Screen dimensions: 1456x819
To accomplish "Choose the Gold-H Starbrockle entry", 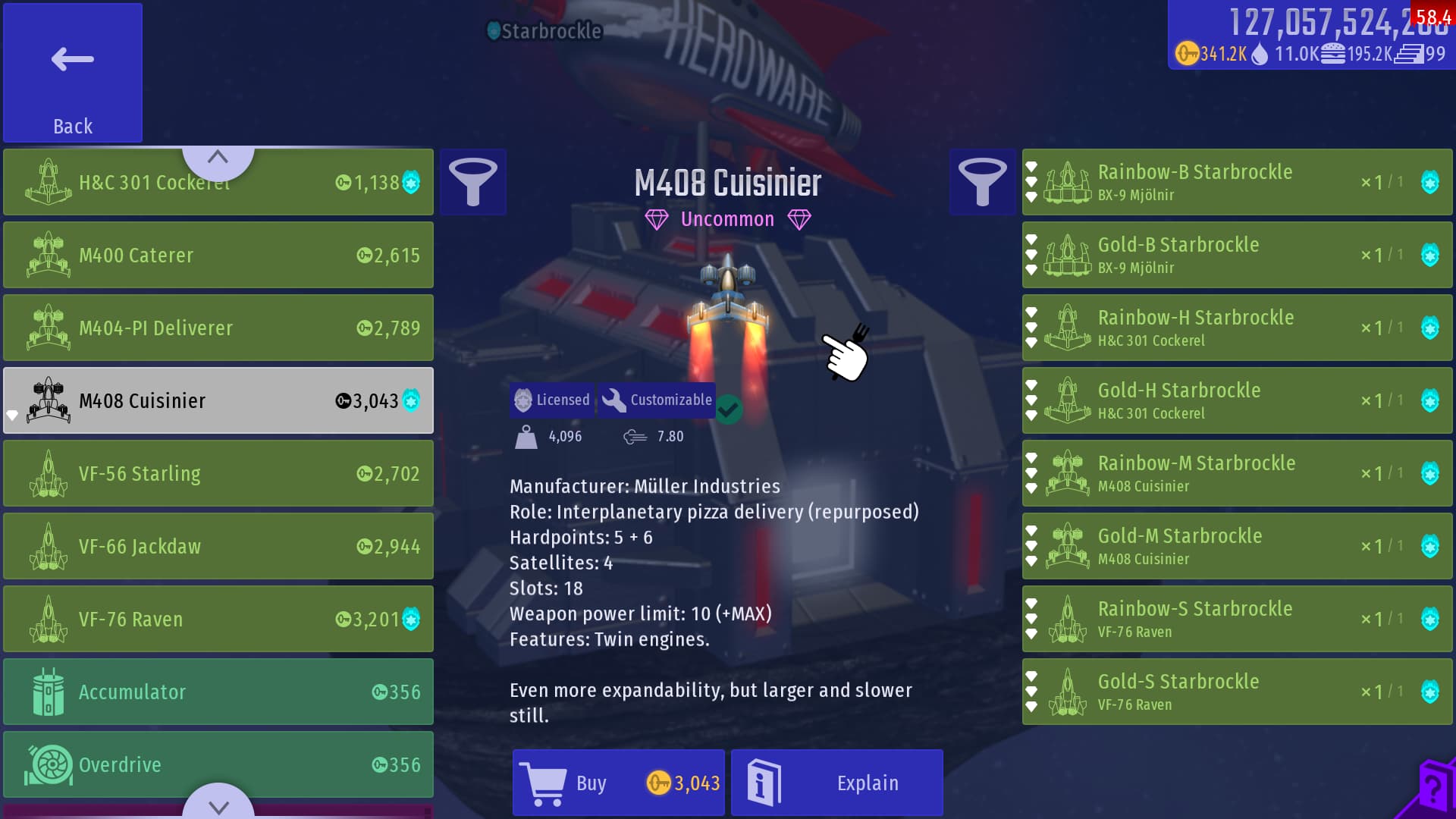I will (1236, 400).
